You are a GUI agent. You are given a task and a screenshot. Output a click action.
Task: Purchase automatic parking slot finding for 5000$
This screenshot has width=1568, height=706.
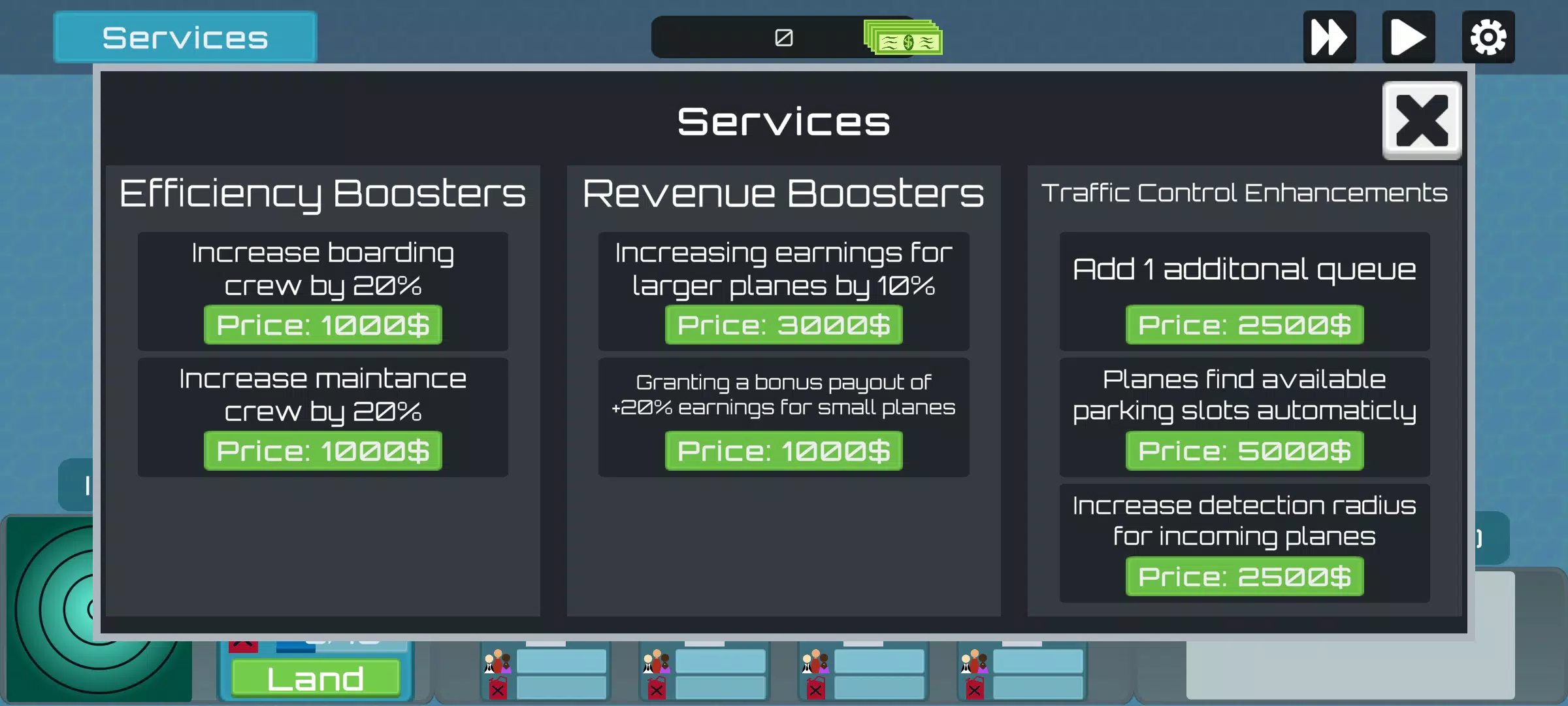(x=1243, y=450)
